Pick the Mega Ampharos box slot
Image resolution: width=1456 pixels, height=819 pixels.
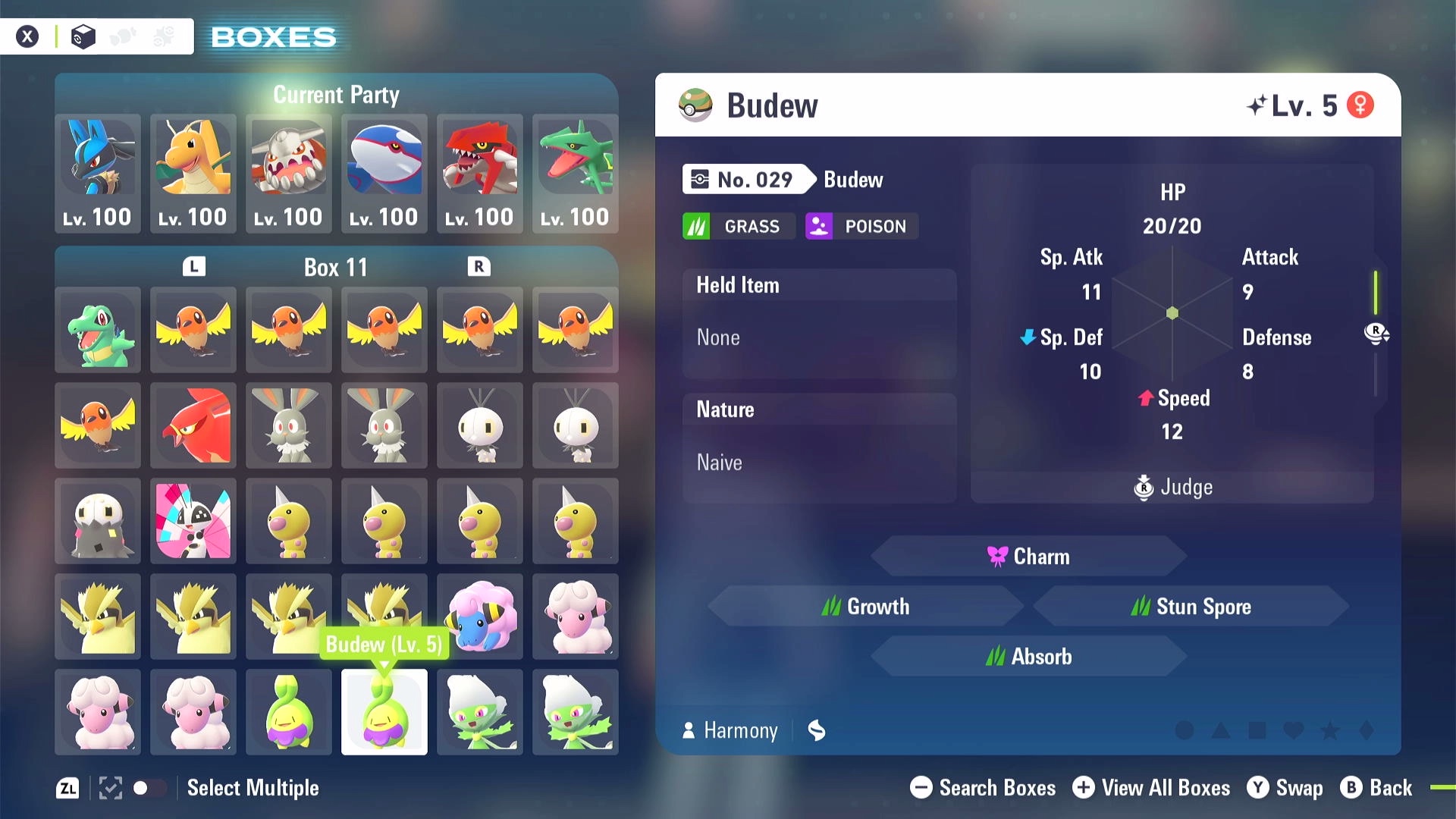[x=480, y=617]
